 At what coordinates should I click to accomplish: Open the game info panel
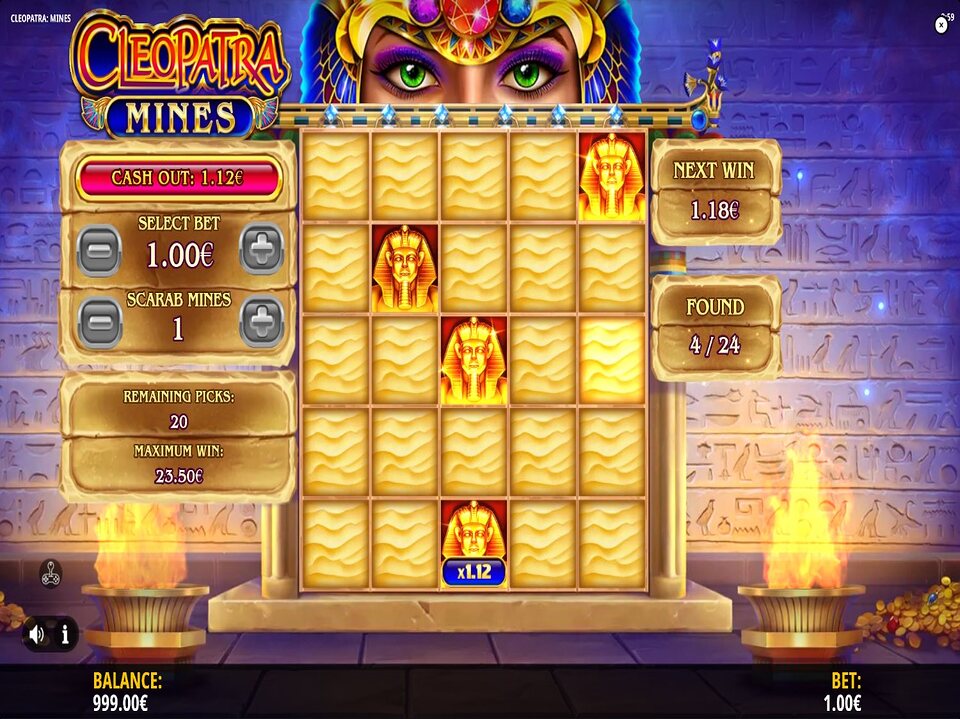click(65, 633)
